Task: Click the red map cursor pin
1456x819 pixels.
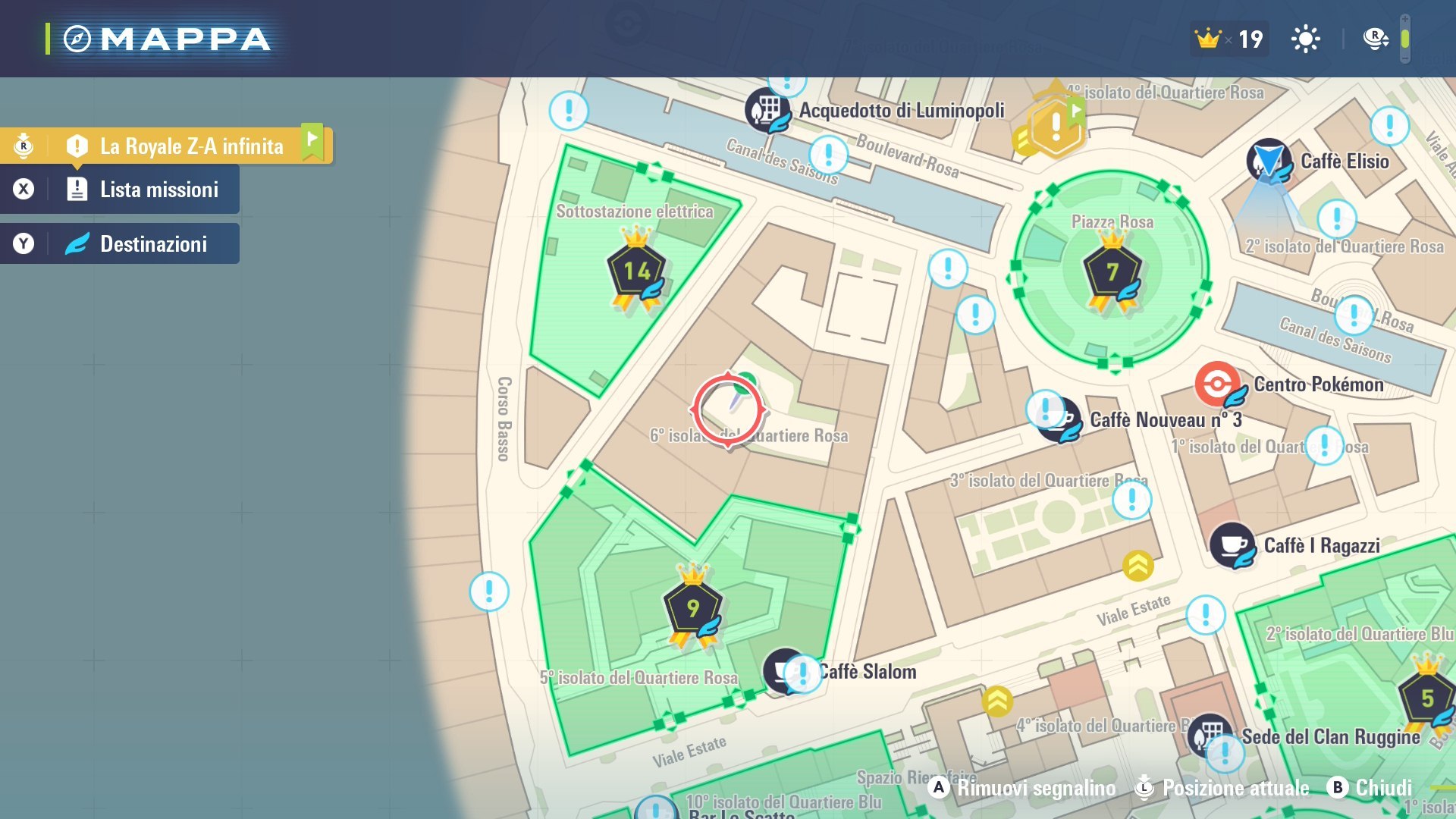Action: 728,410
